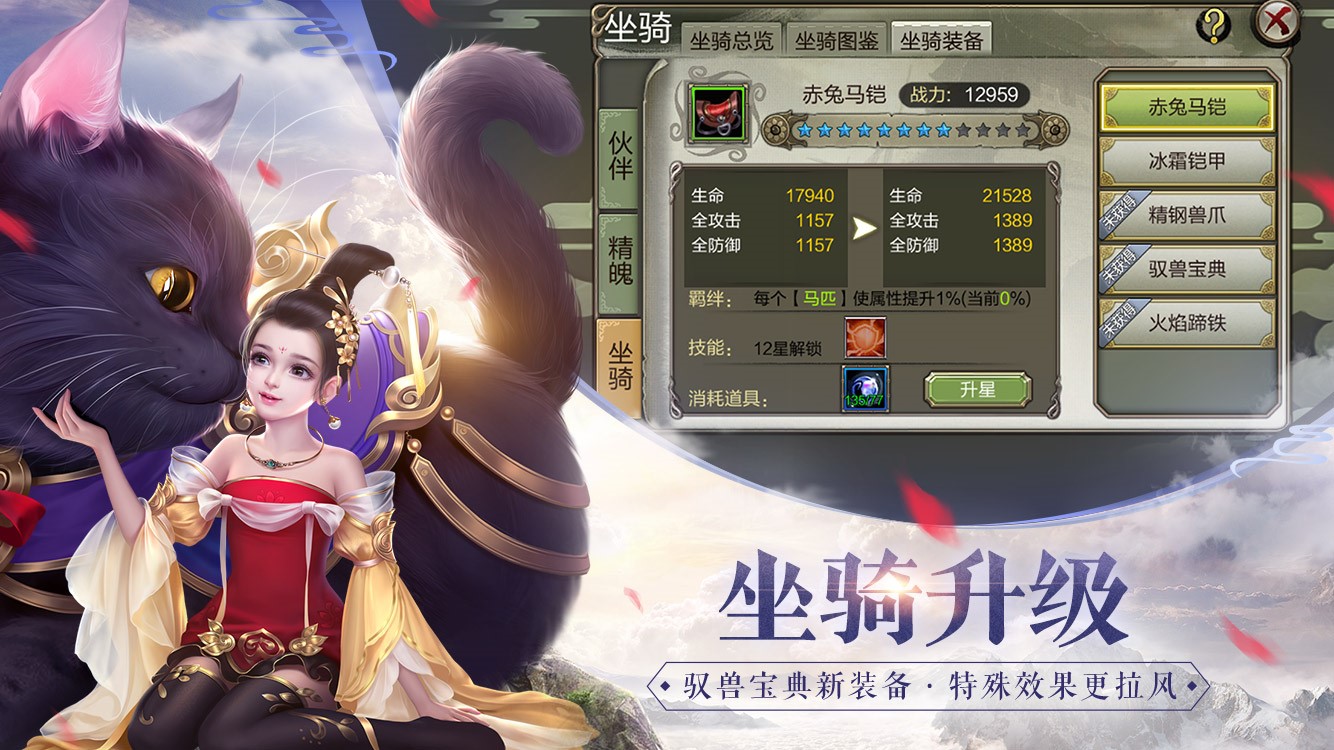The image size is (1334, 750).
Task: Click the green 升星 button
Action: 977,390
